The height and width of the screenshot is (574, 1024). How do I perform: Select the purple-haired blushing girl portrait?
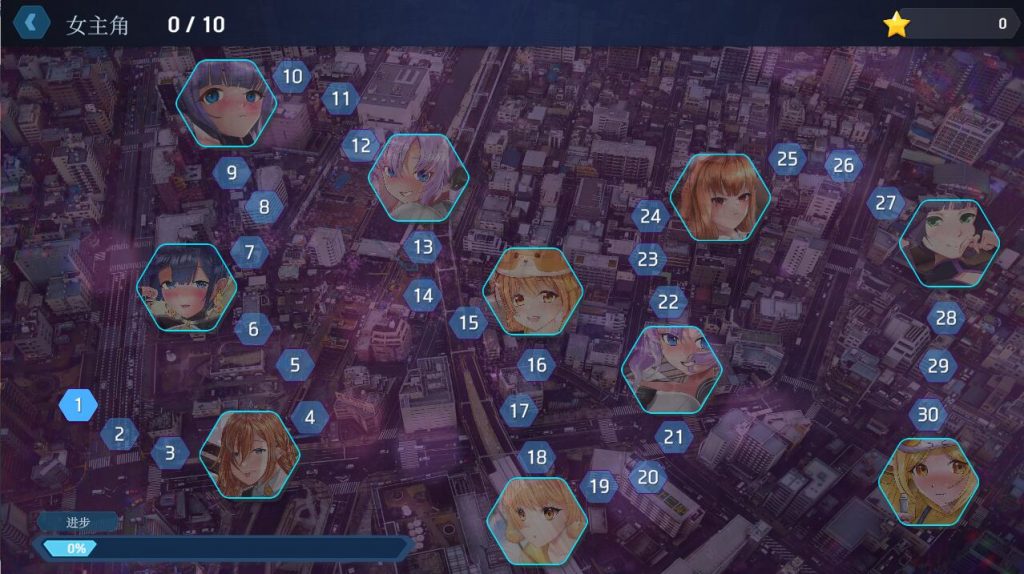(224, 103)
